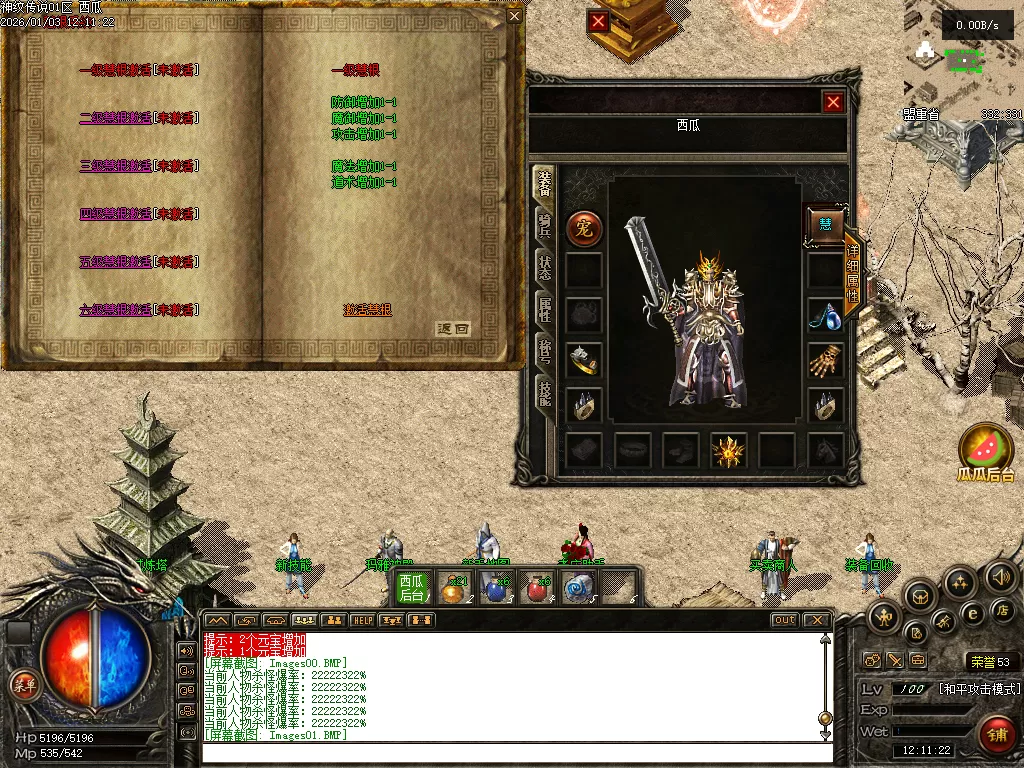Activate wisdom root via 激活慧根
Viewport: 1024px width, 768px height.
point(367,310)
